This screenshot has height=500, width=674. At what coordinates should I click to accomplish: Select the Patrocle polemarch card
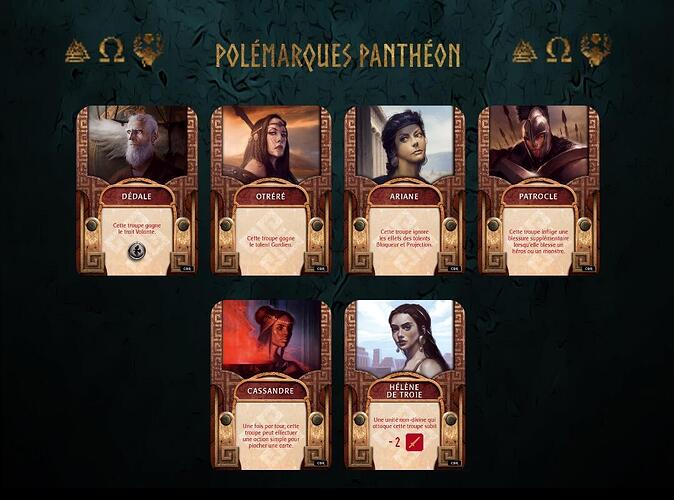tap(538, 190)
